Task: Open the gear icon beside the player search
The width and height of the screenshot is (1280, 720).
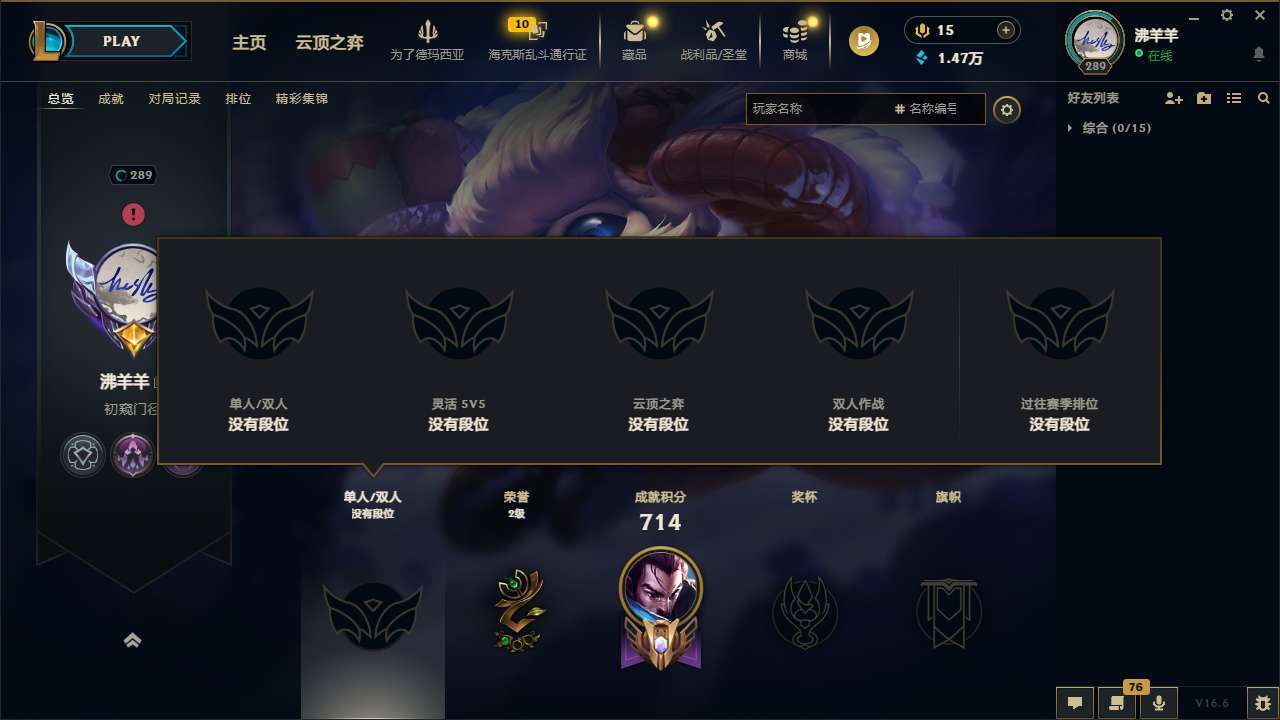Action: pos(1007,109)
